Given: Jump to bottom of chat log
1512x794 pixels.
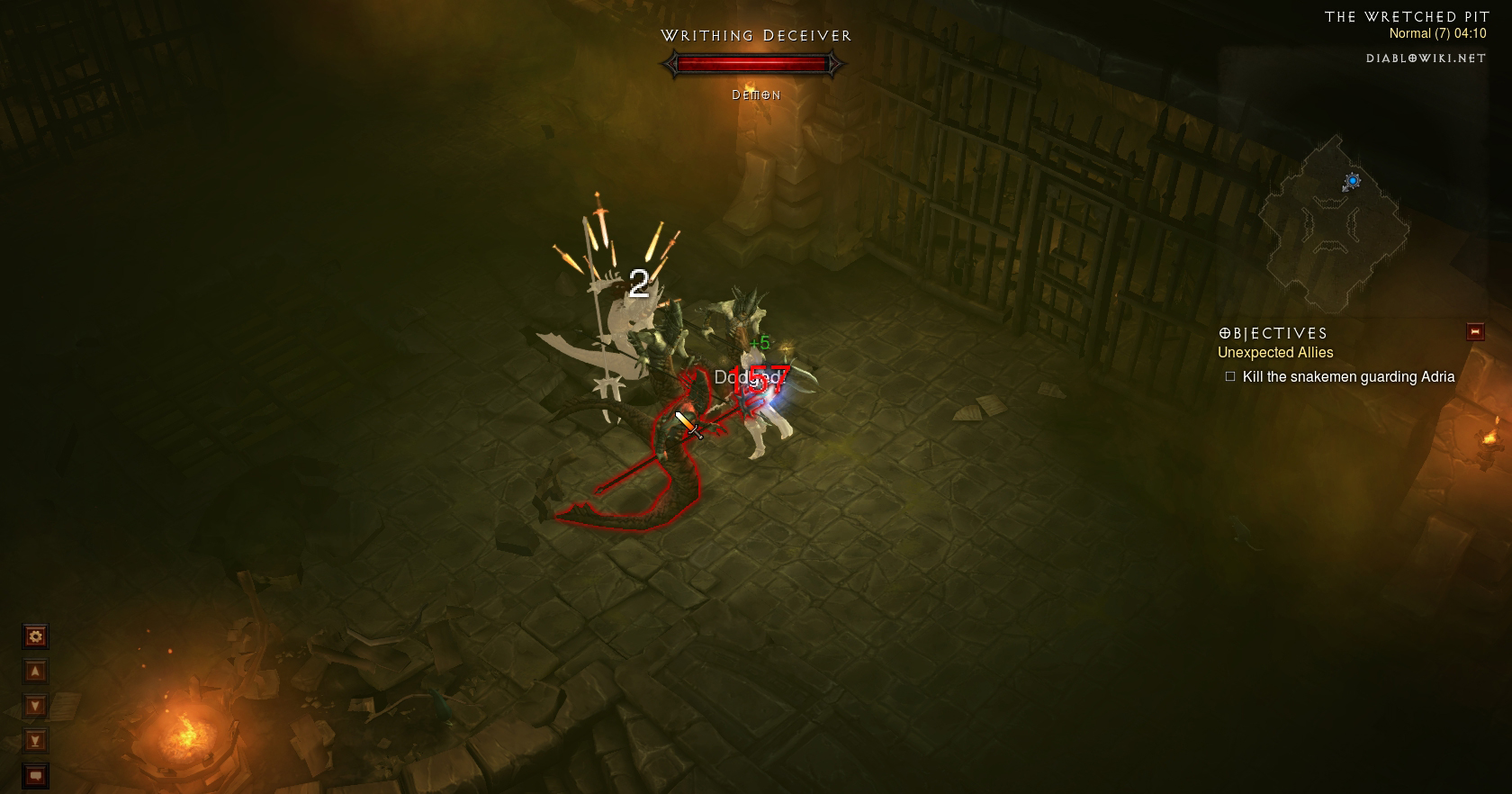Looking at the screenshot, I should 35,741.
